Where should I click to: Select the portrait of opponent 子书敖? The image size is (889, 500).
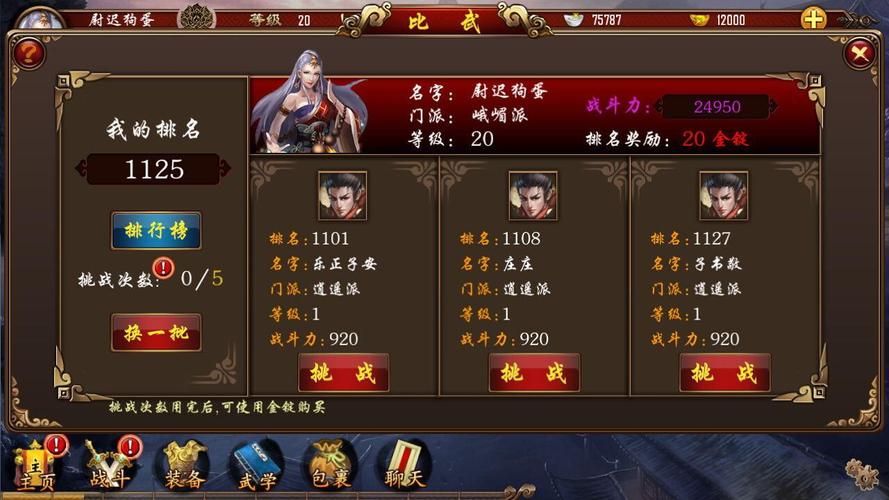[x=723, y=196]
